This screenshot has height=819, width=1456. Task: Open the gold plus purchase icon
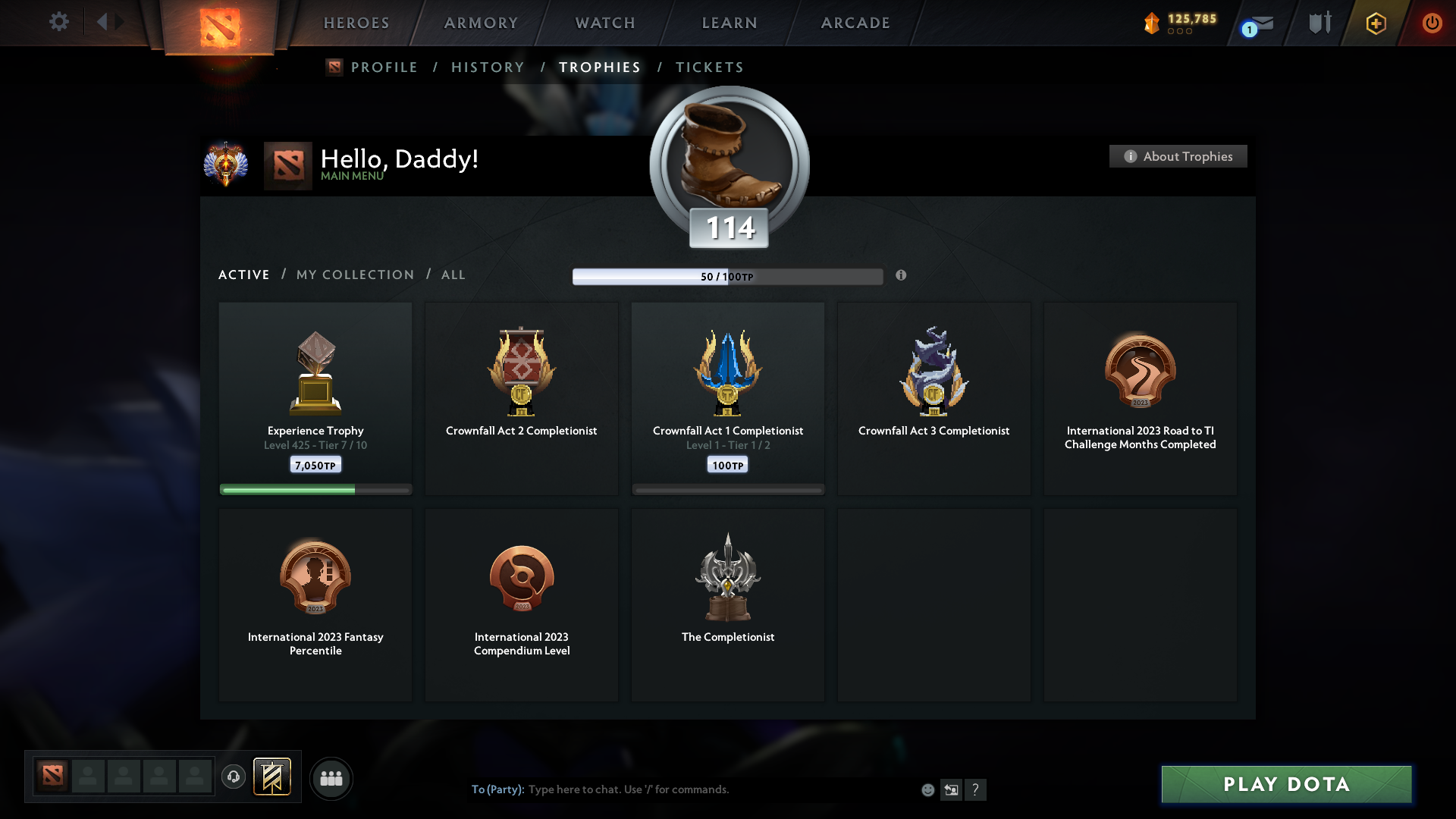[1375, 23]
